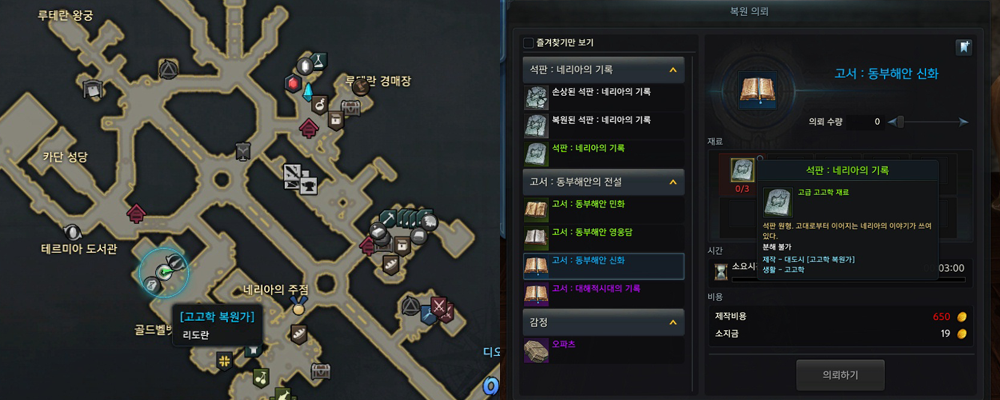Click the bookmark favorite icon

964,47
